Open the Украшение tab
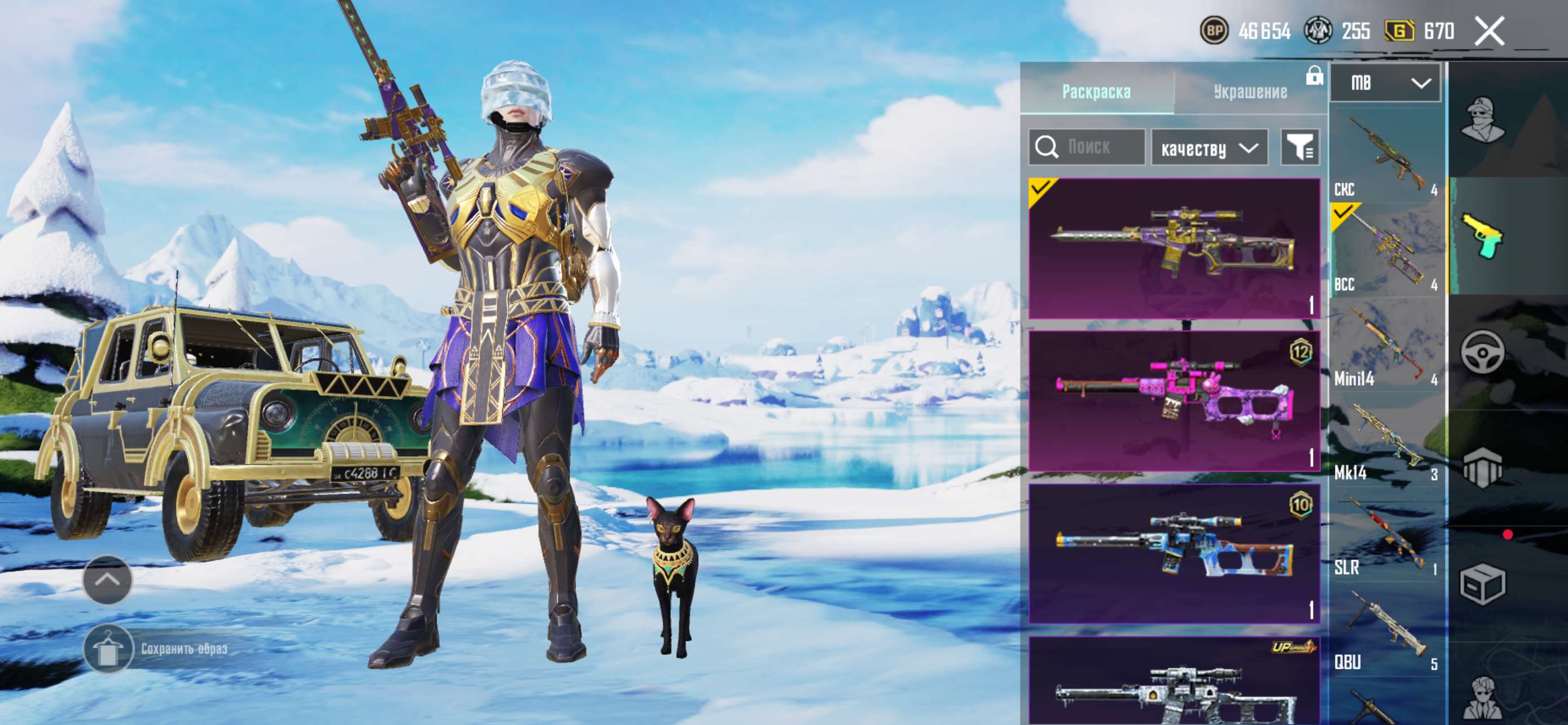Image resolution: width=1568 pixels, height=725 pixels. (1250, 92)
